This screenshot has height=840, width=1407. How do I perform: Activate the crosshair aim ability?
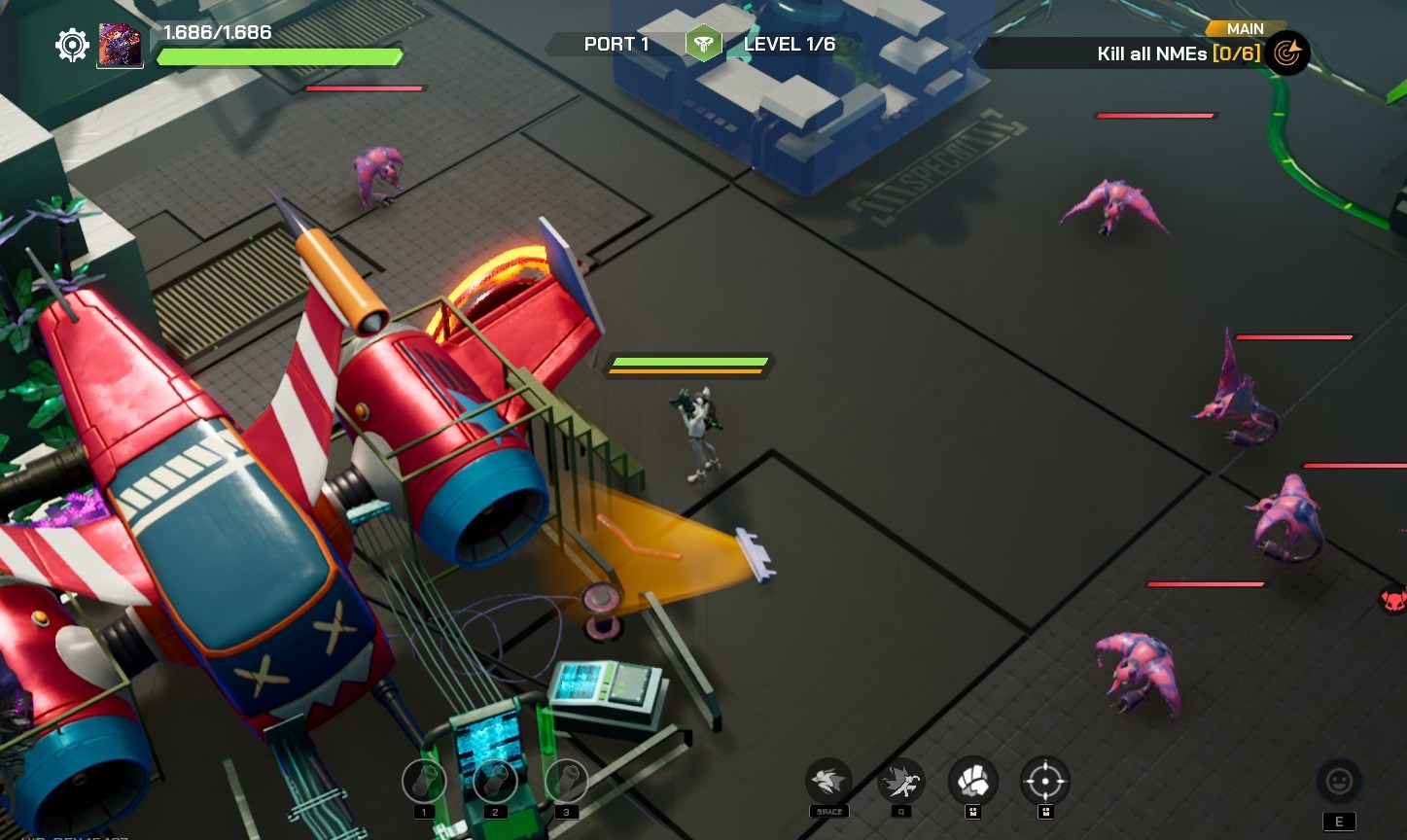click(x=1045, y=781)
